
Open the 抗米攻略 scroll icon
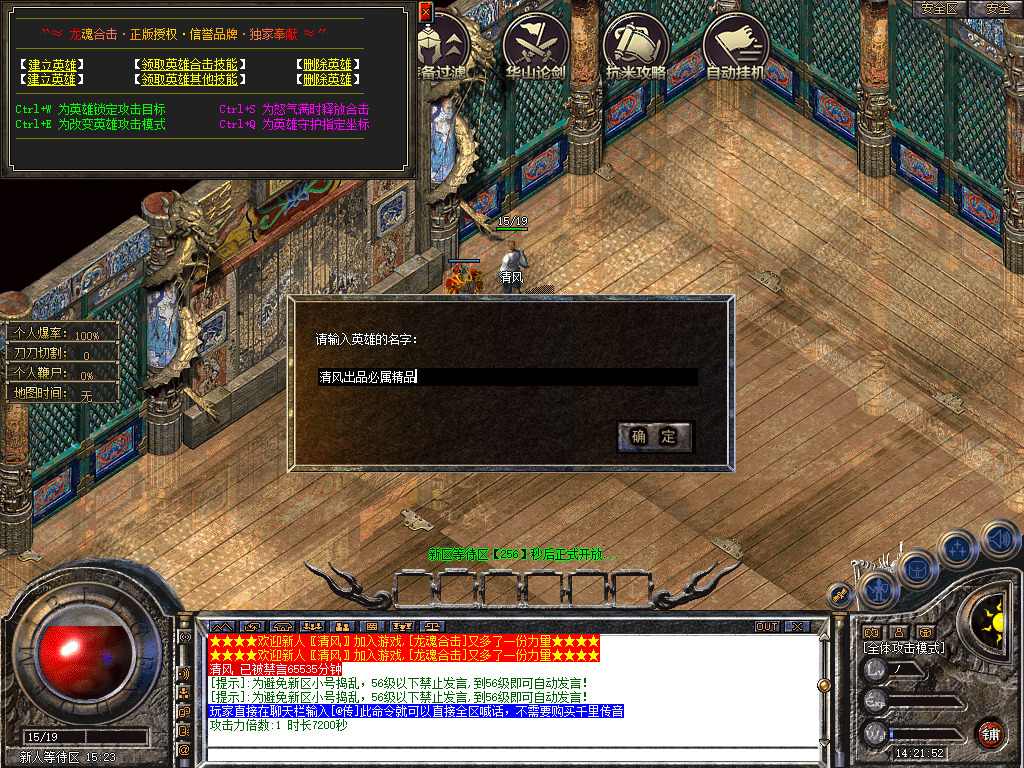point(636,46)
